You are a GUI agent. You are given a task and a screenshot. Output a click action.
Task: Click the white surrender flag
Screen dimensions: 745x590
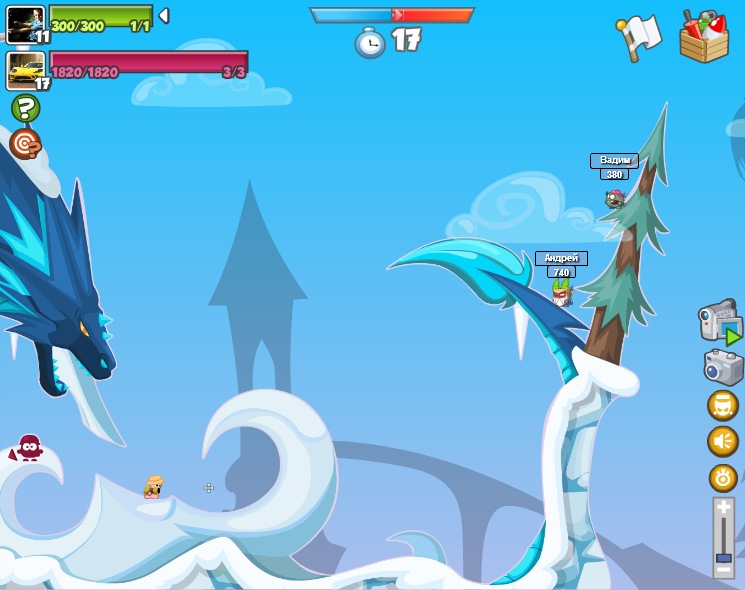[640, 37]
